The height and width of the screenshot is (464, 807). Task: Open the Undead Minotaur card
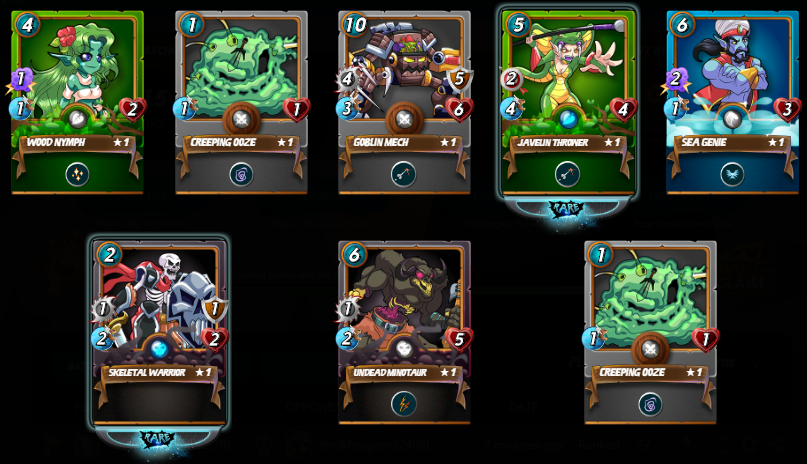pos(404,330)
